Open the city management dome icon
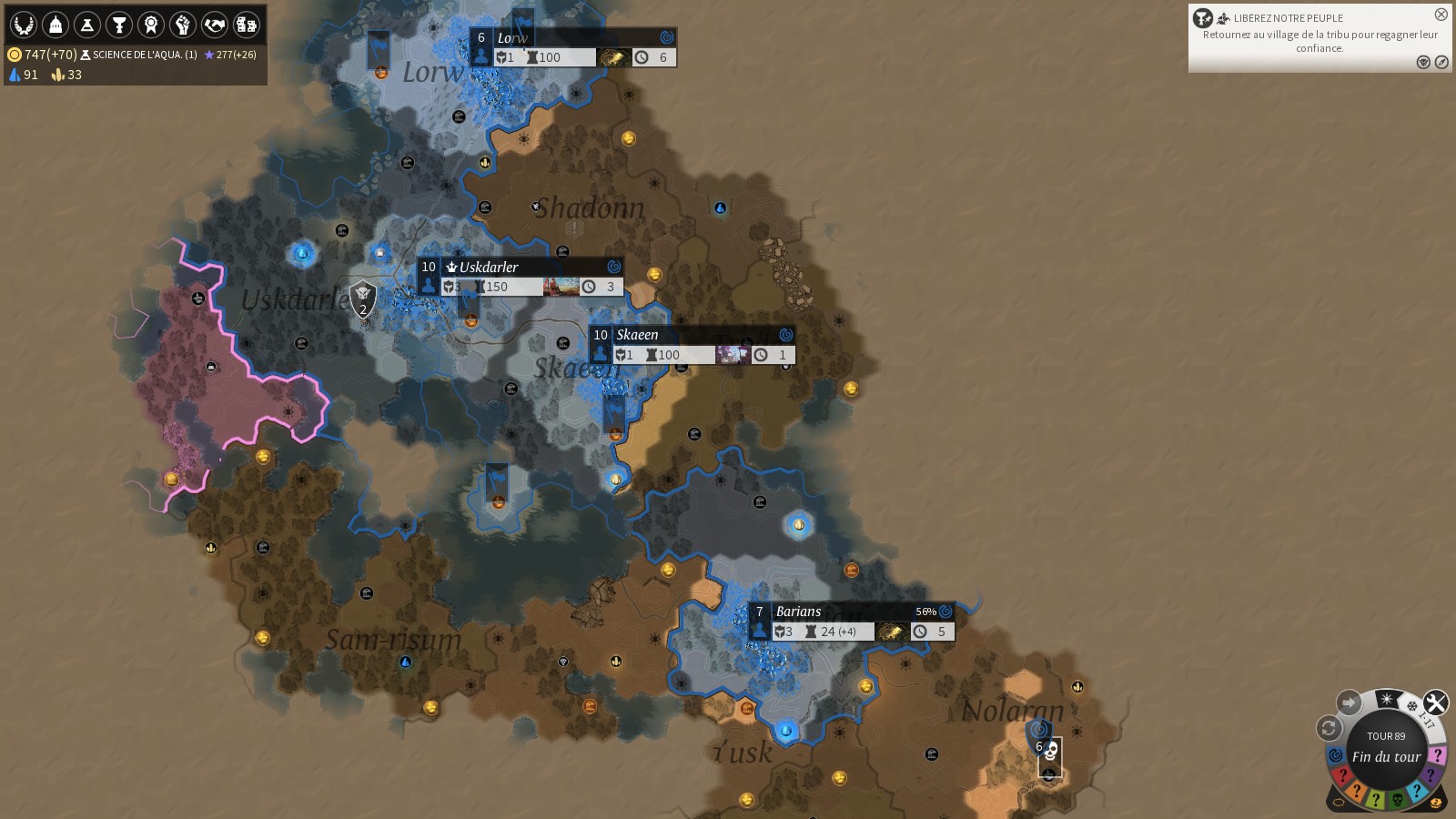Screen dimensions: 1456x819 56,25
